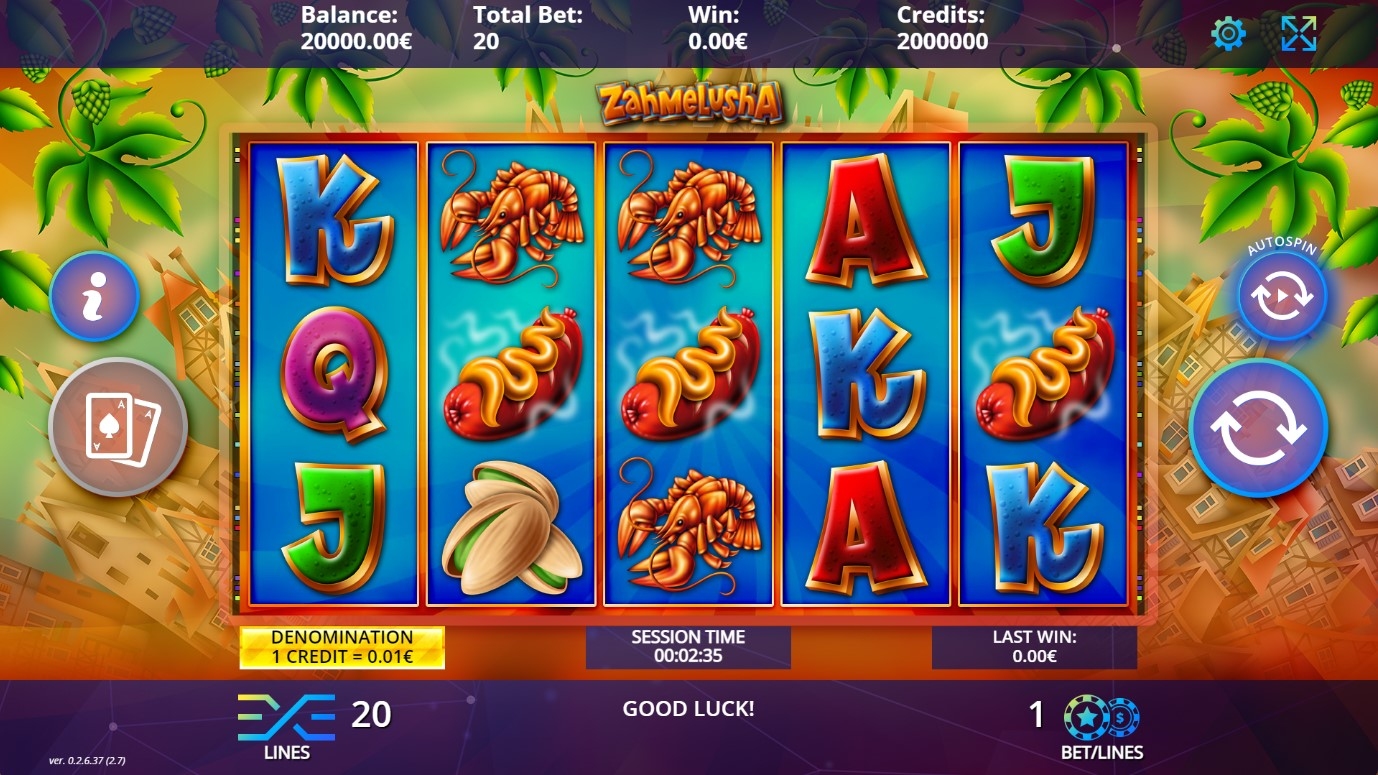Spin the reels with the large spin button
1378x775 pixels.
[x=1258, y=428]
